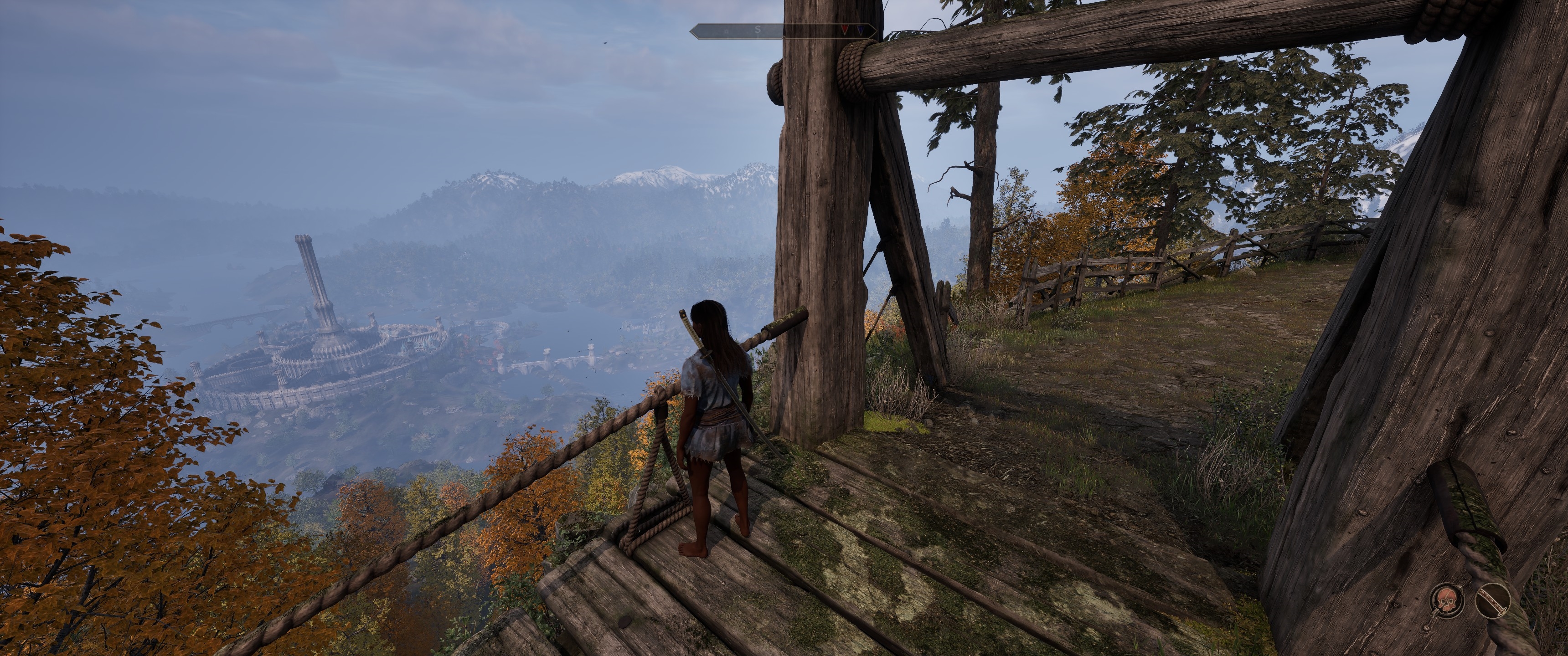Viewport: 1568px width, 656px height.
Task: Click the S heading on the compass bar
Action: (758, 29)
